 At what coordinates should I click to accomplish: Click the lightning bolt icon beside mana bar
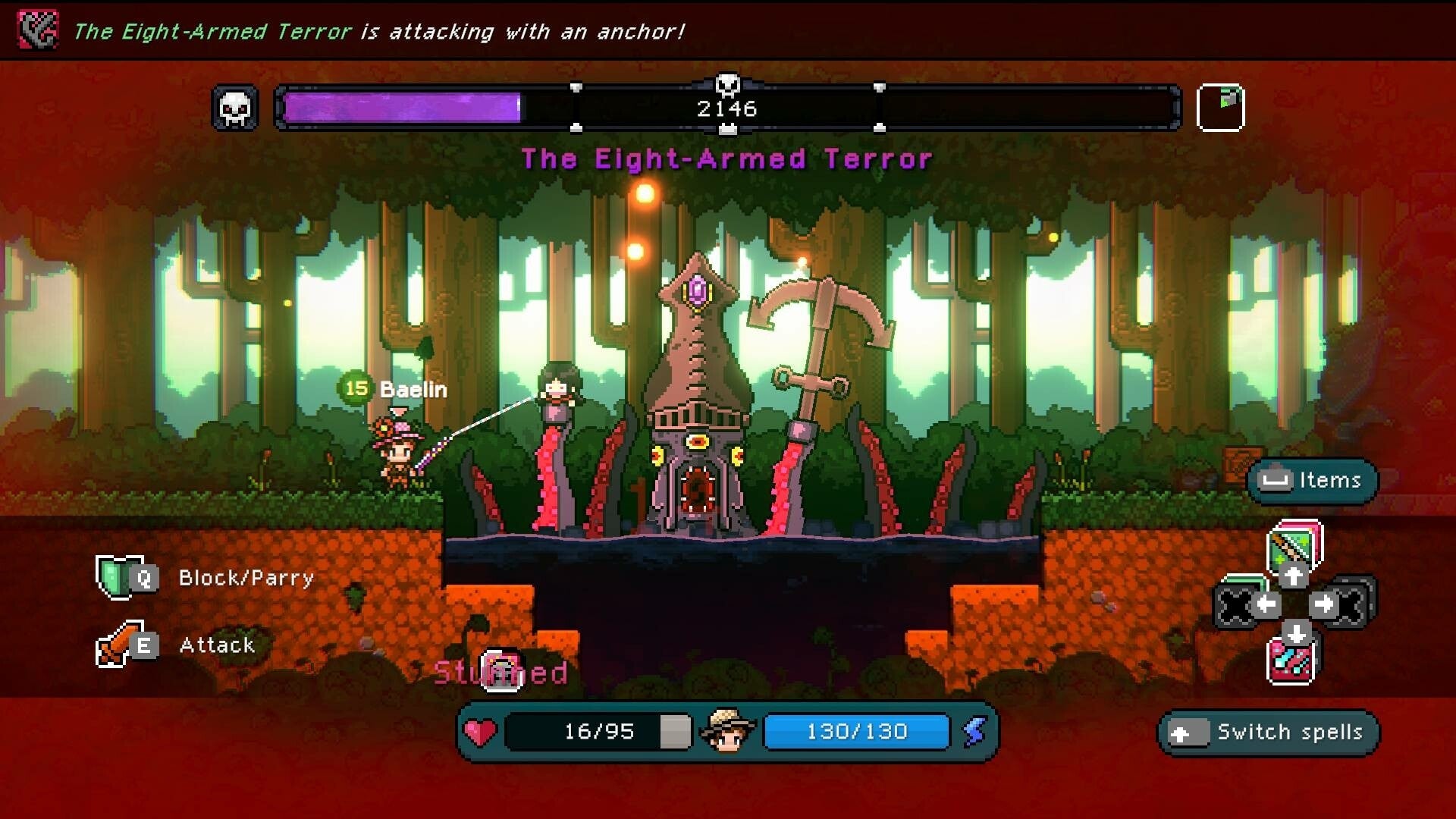click(x=975, y=732)
